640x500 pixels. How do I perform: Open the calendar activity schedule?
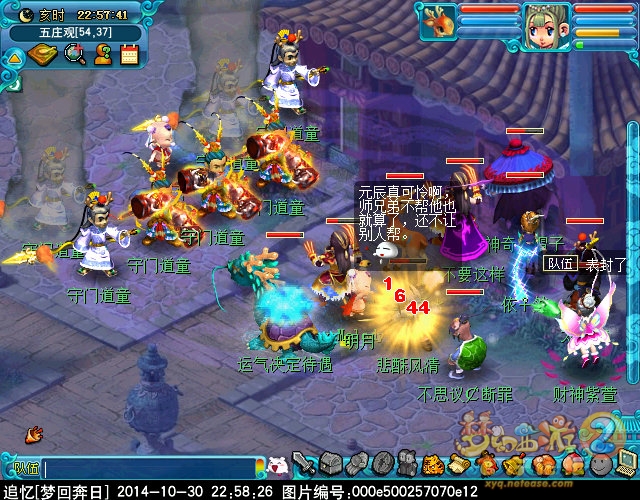coord(129,54)
